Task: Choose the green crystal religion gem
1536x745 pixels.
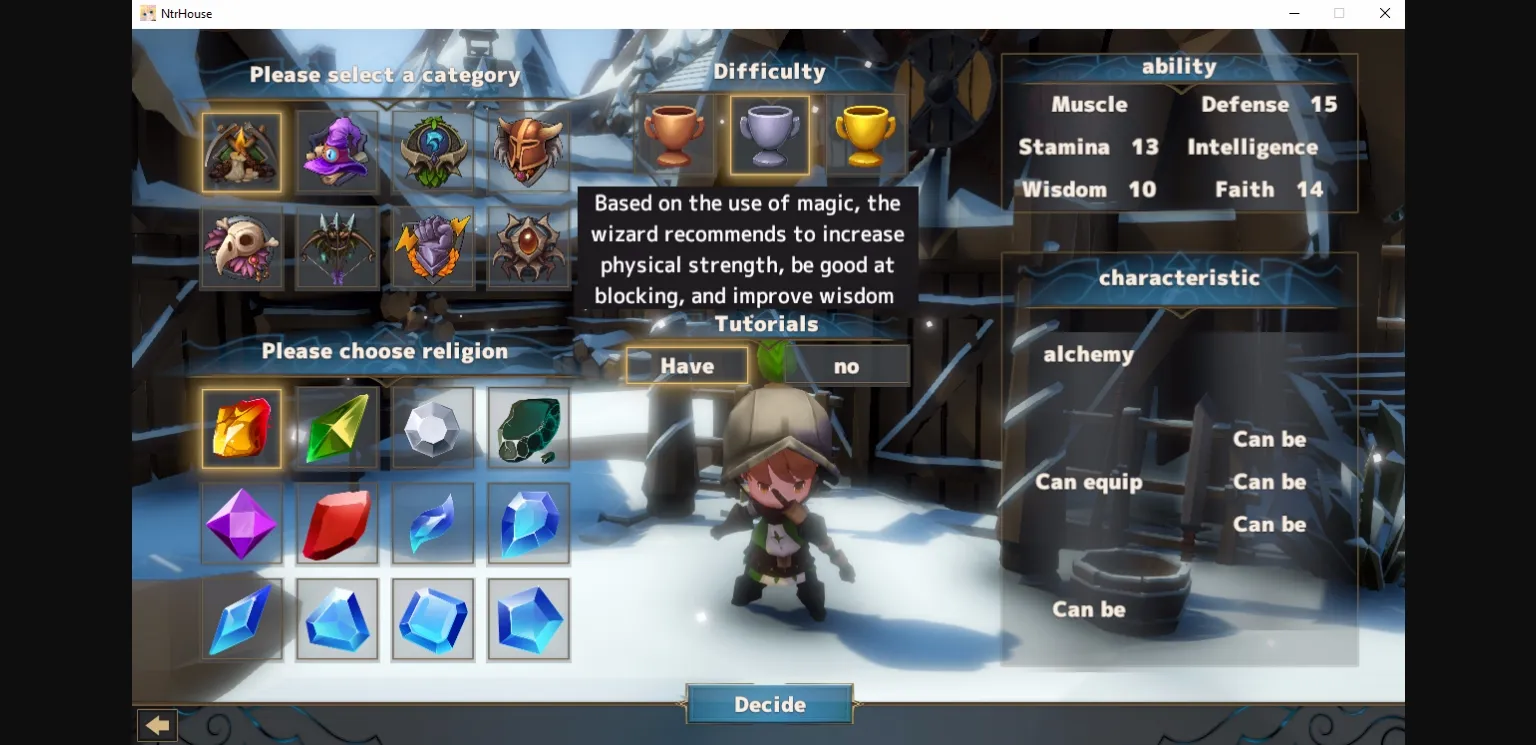Action: point(337,428)
